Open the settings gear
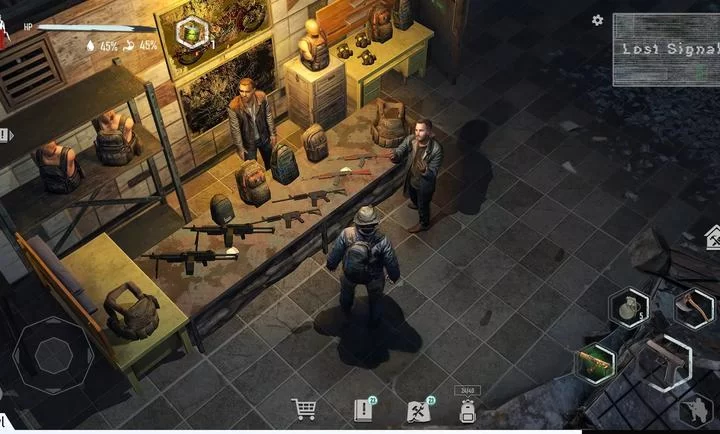This screenshot has height=434, width=720. point(597,20)
